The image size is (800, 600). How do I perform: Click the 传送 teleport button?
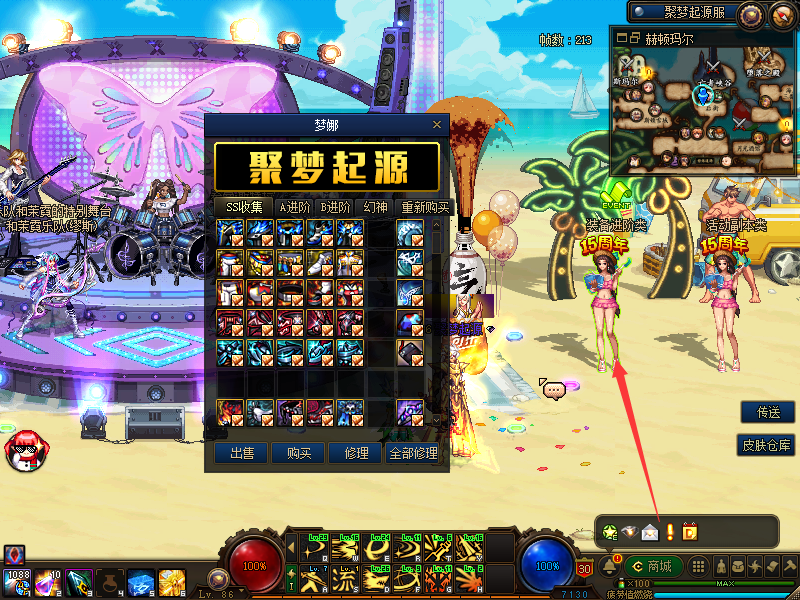pyautogui.click(x=768, y=412)
